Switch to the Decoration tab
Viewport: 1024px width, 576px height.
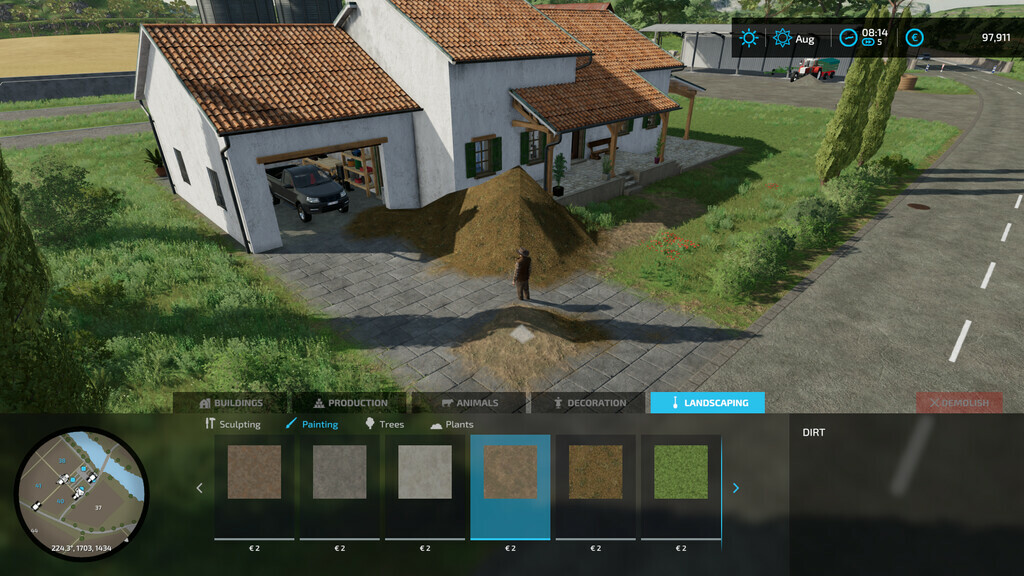[589, 403]
